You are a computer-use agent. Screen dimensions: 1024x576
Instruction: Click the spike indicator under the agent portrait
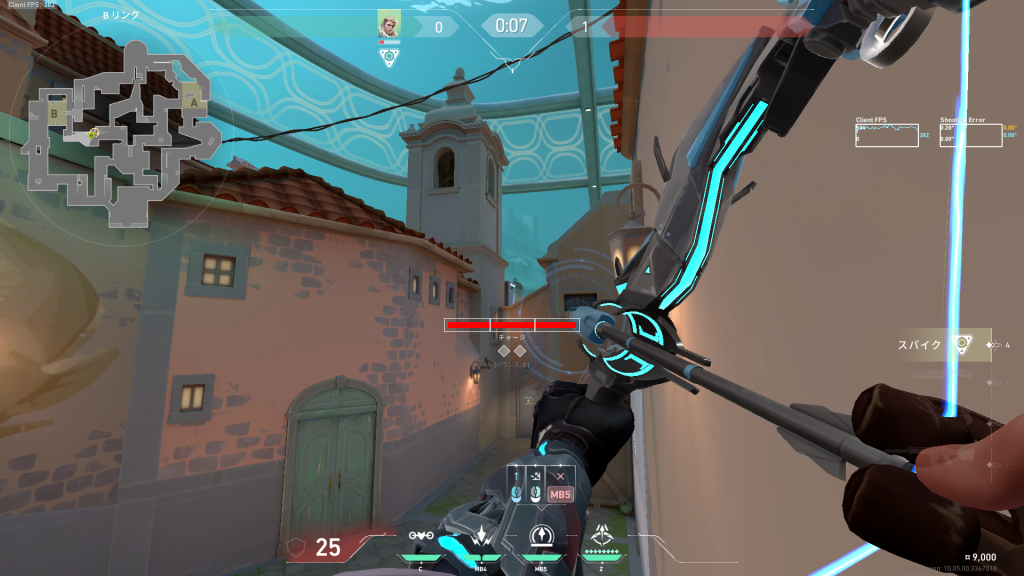point(389,57)
